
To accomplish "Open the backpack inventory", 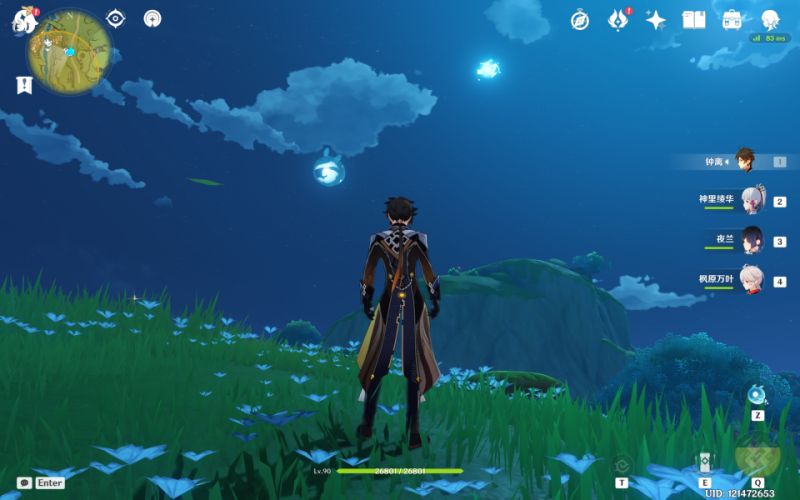I will [732, 20].
